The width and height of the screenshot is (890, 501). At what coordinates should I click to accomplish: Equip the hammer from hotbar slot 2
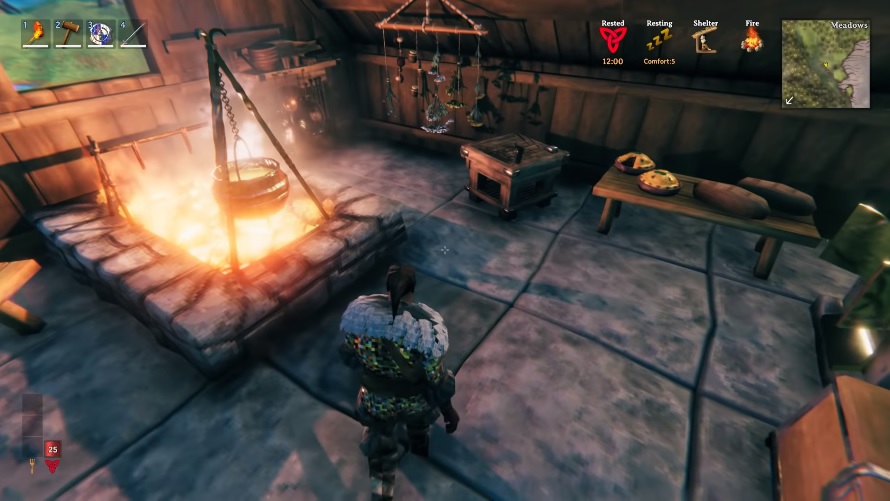69,34
